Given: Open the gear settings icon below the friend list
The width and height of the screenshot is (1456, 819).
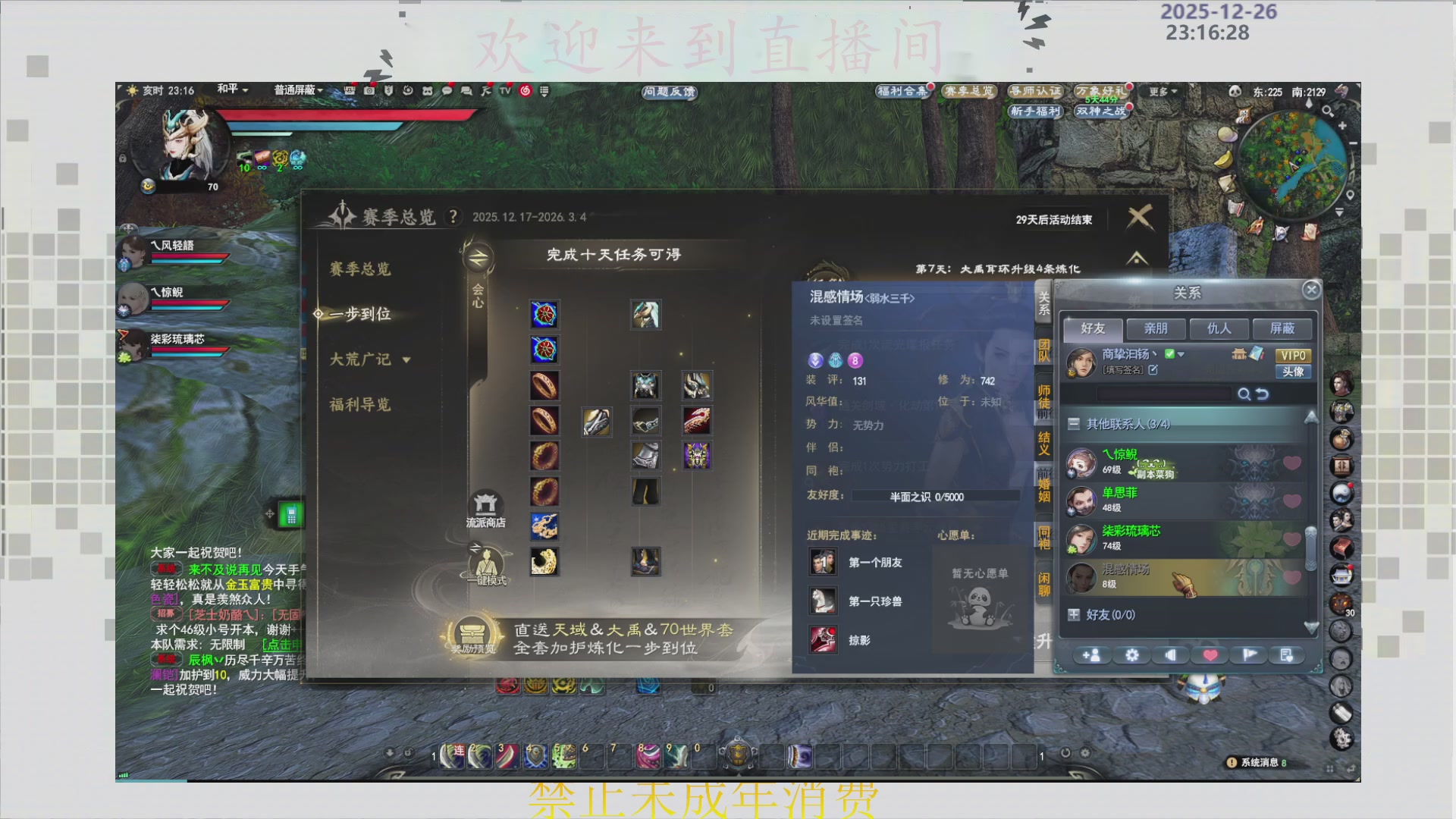Looking at the screenshot, I should tap(1131, 654).
